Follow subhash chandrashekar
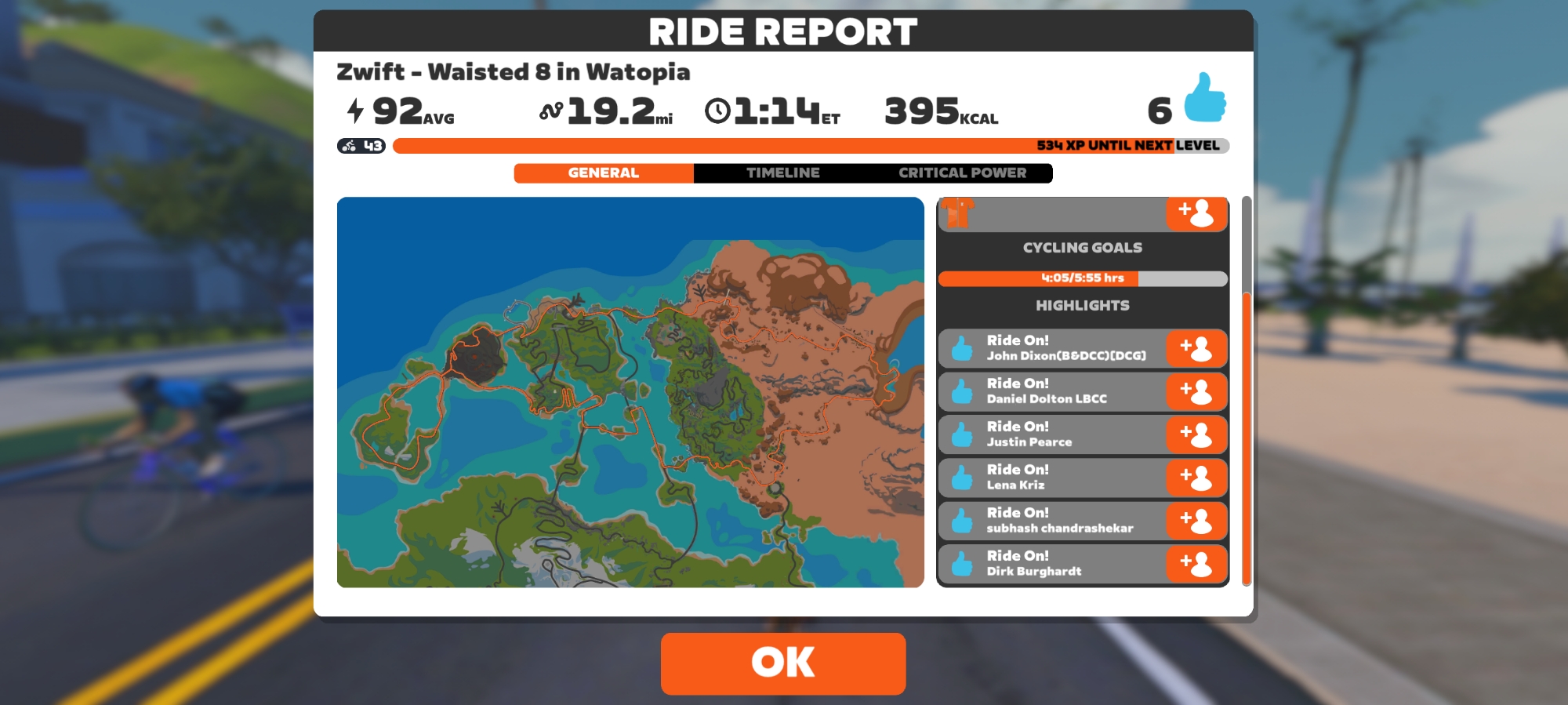 click(1196, 521)
